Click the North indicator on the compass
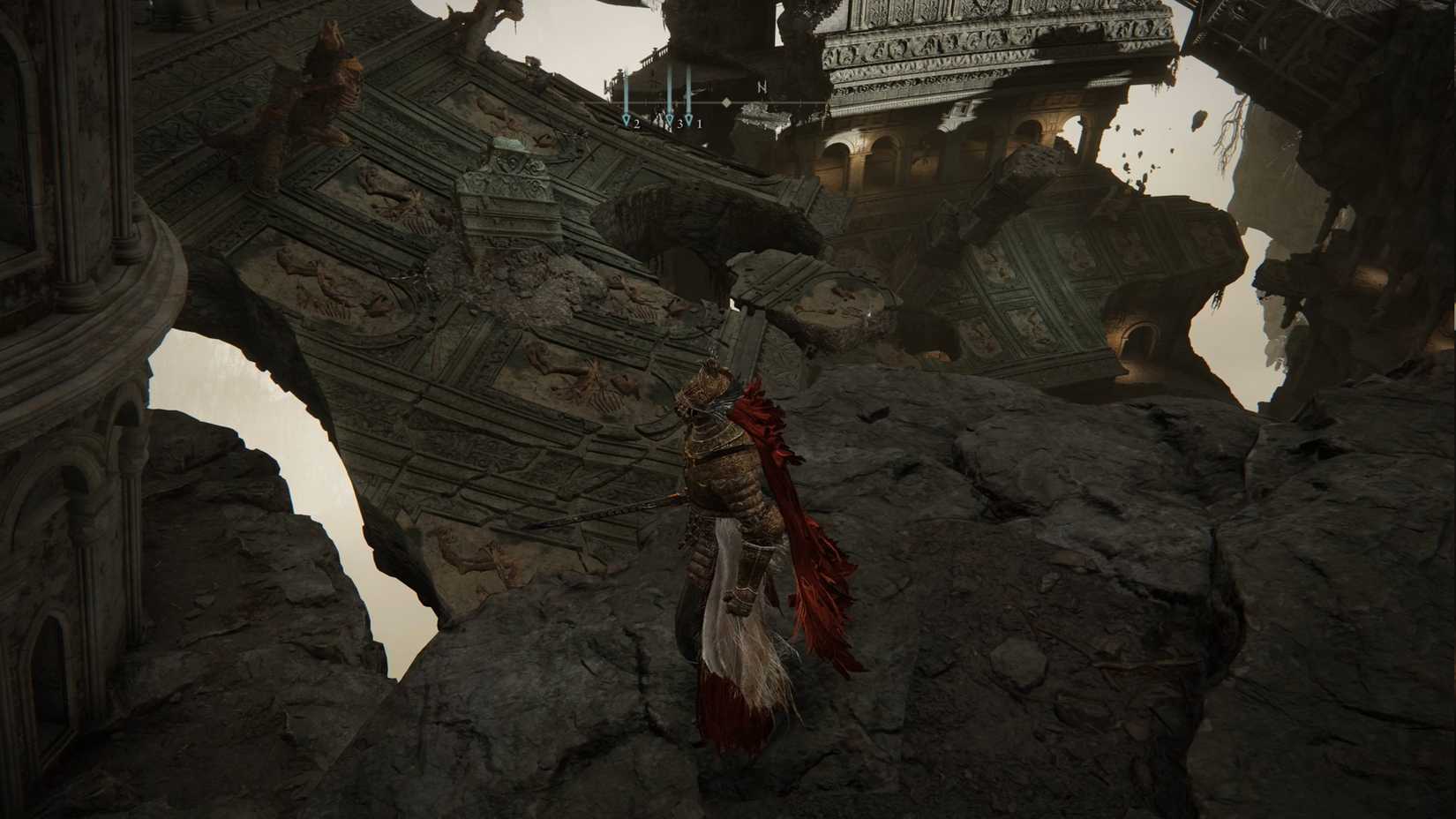1456x819 pixels. click(762, 87)
